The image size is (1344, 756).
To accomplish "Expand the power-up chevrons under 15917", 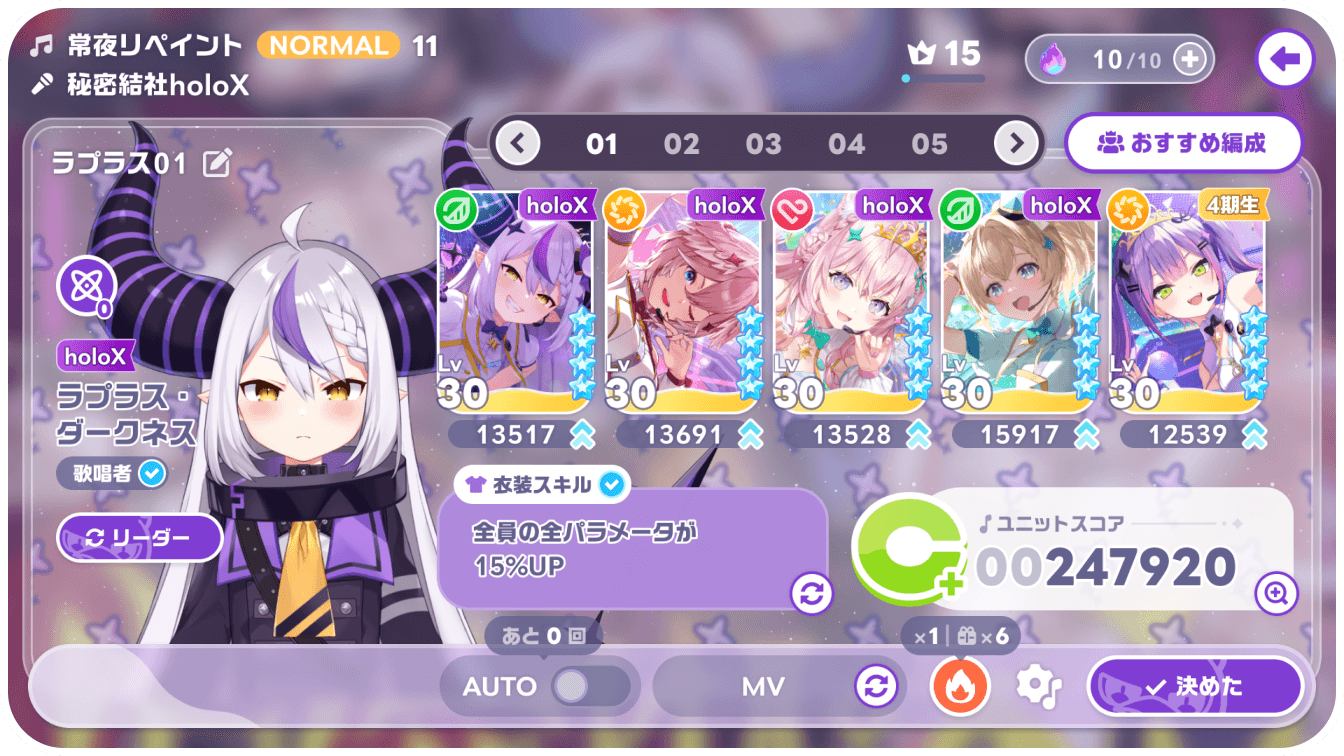I will click(1083, 435).
